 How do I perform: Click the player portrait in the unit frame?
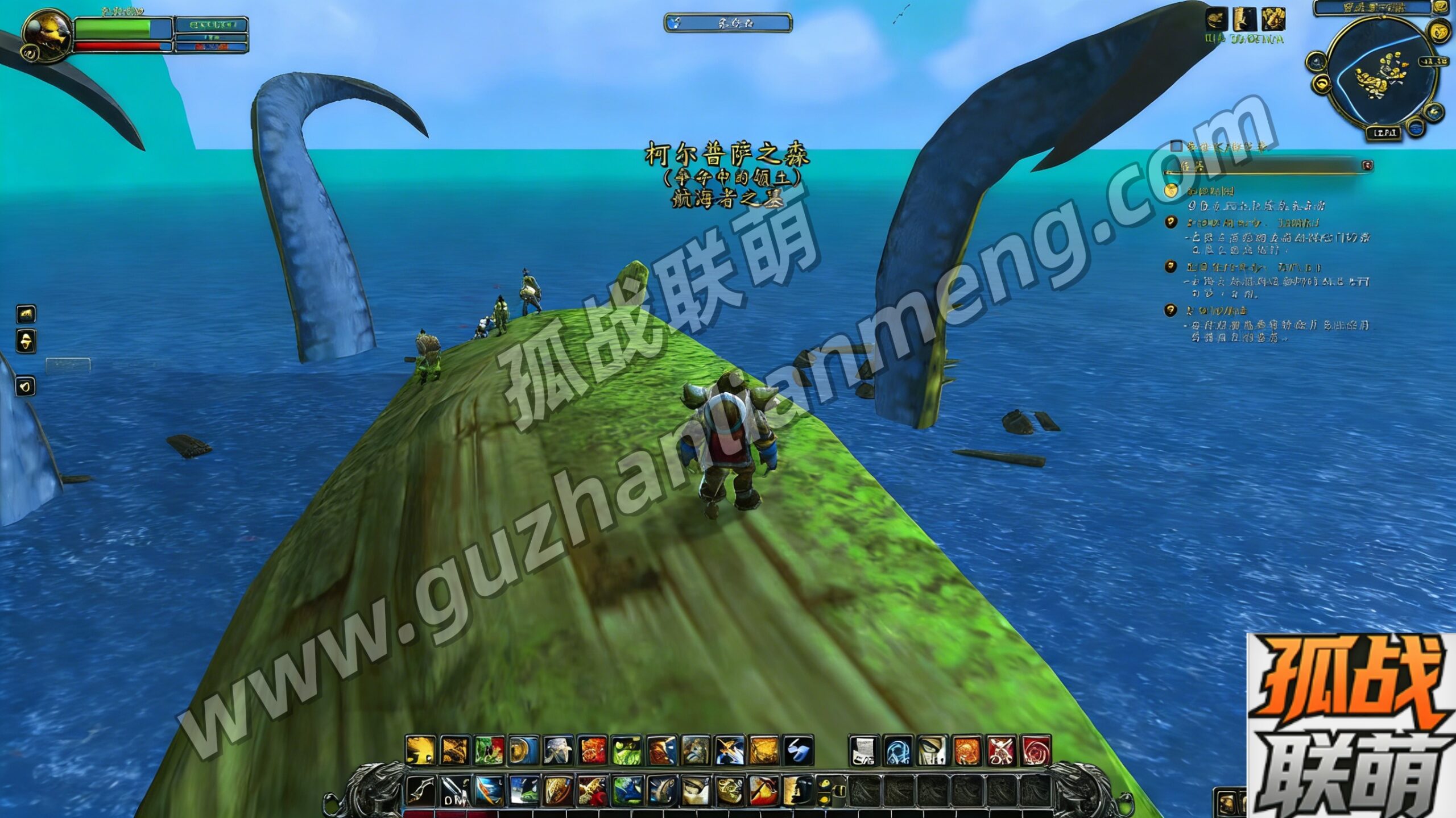(47, 34)
